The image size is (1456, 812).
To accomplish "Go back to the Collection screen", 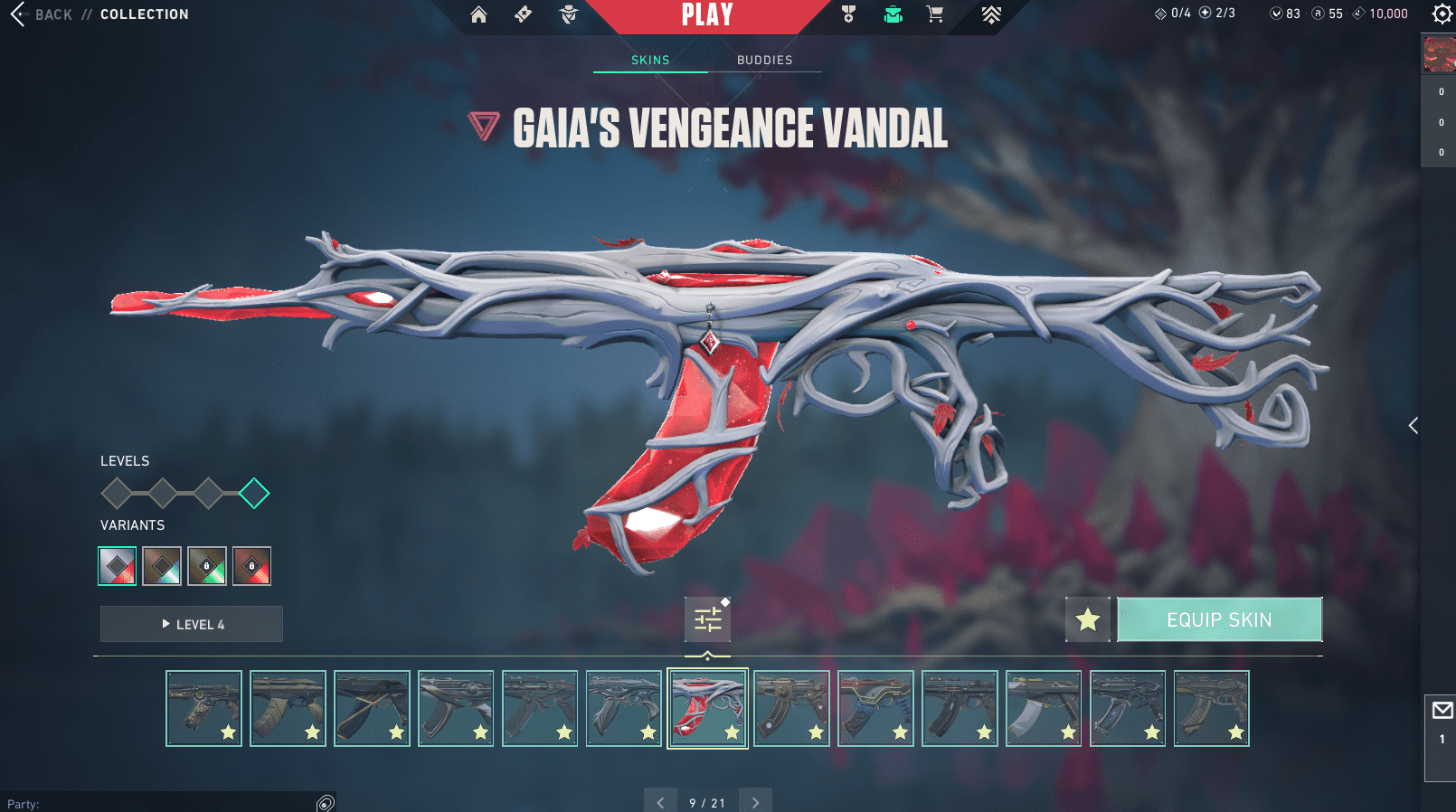I will click(x=41, y=14).
